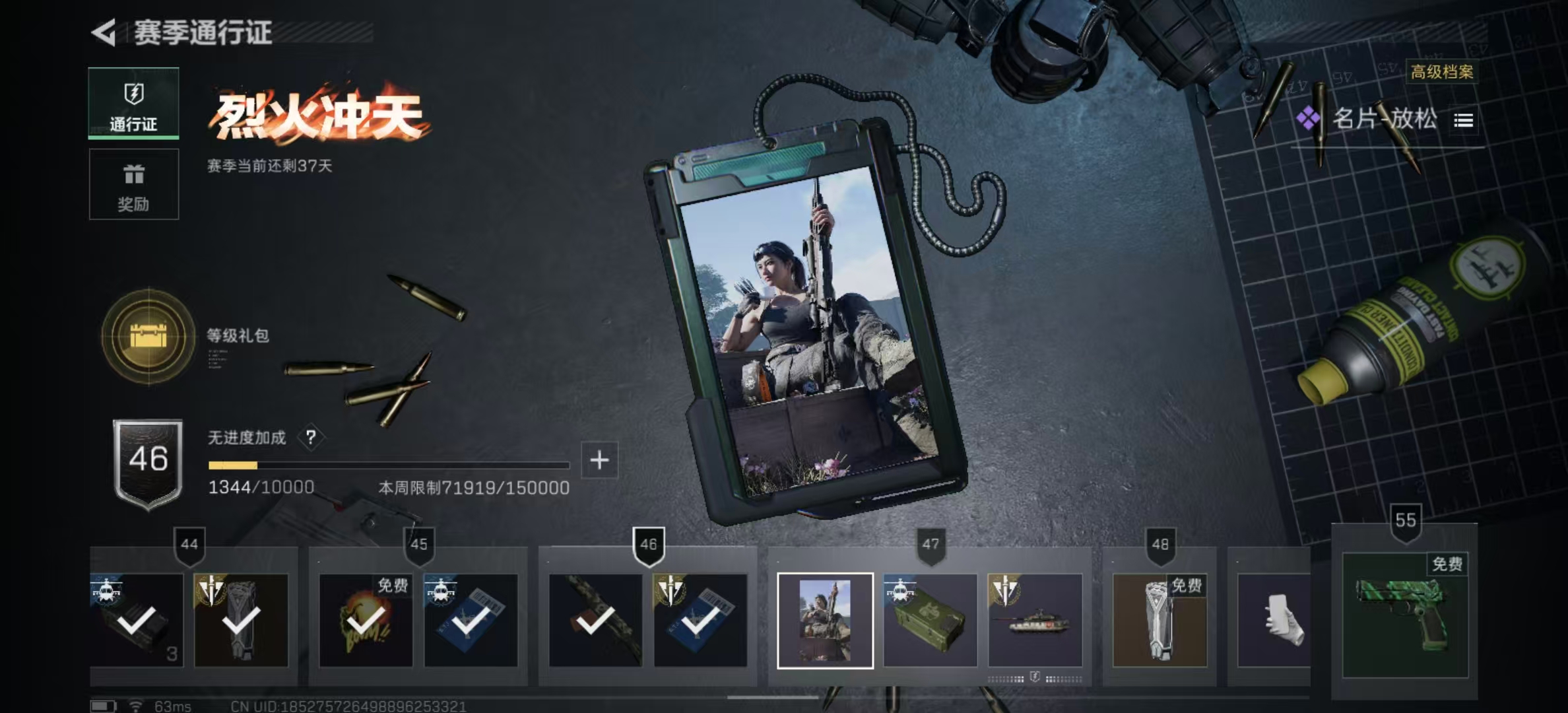Viewport: 1568px width, 713px height.
Task: Open the 奖励 rewards tab
Action: pos(134,184)
